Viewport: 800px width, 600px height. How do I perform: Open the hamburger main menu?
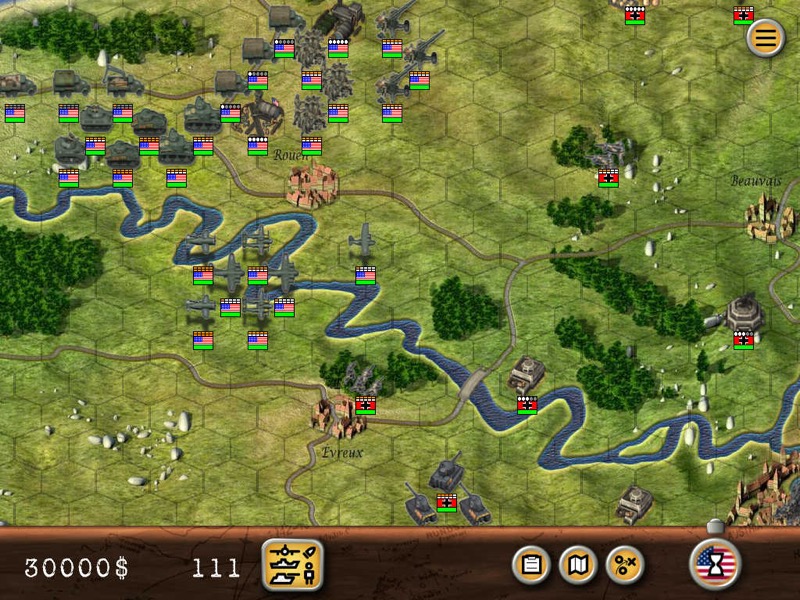765,38
